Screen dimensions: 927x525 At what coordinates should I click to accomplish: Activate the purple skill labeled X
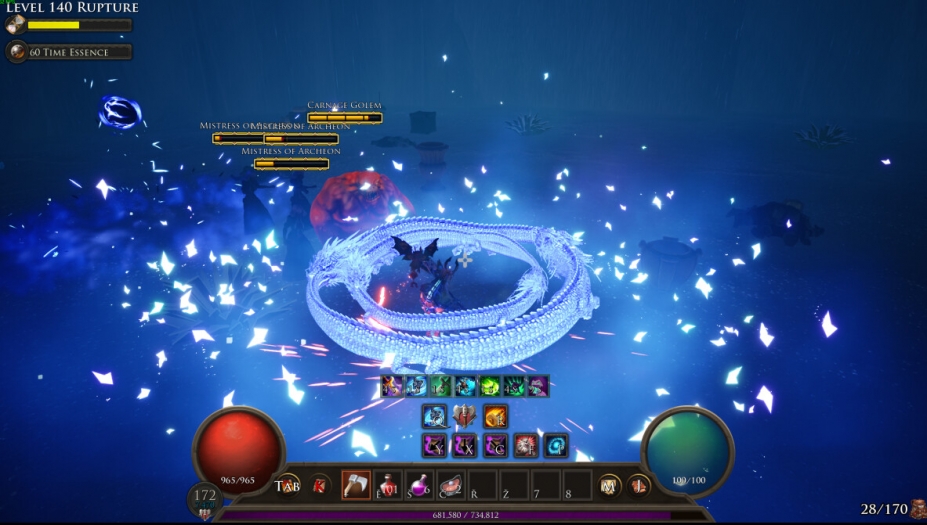pyautogui.click(x=465, y=446)
